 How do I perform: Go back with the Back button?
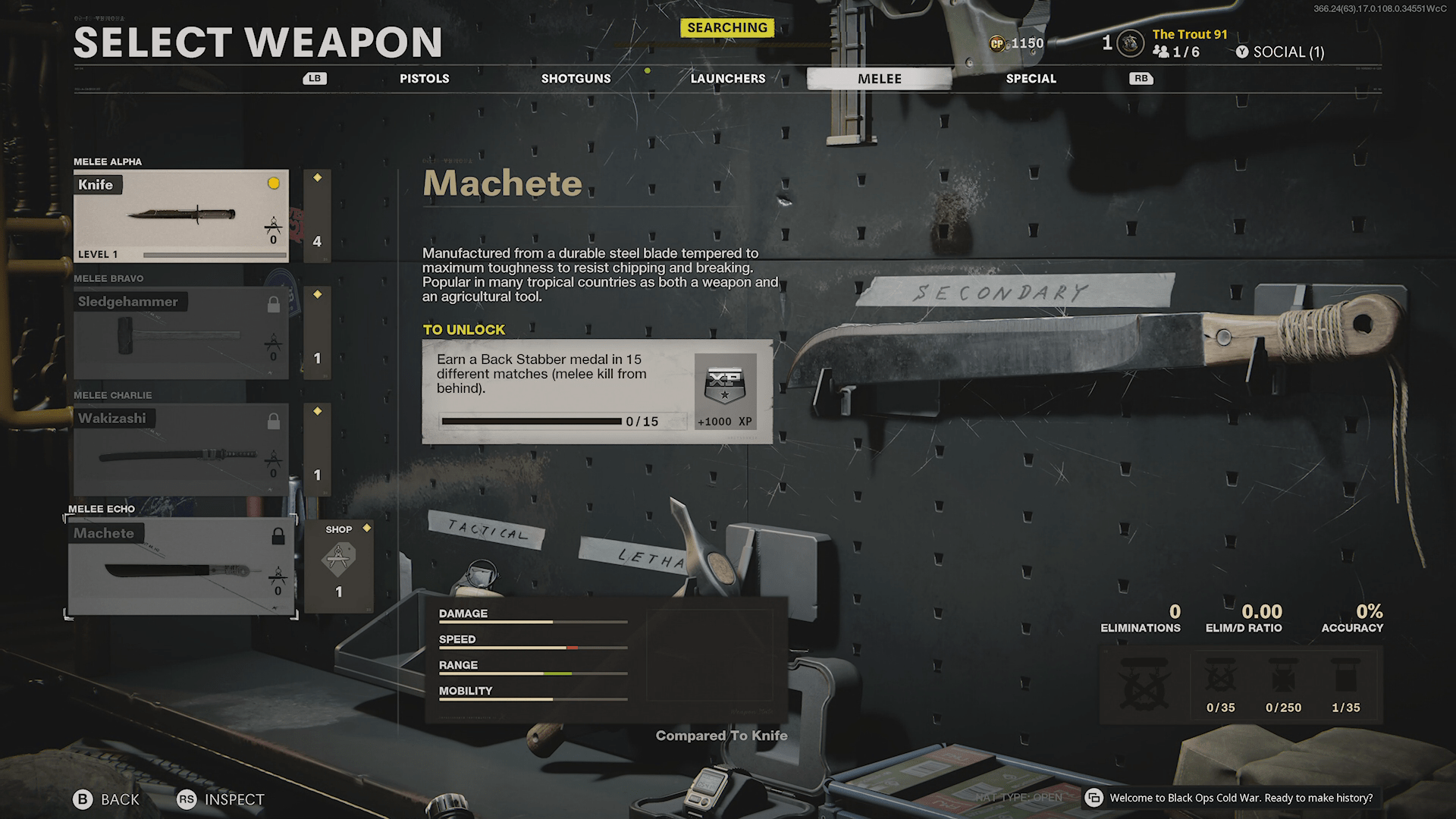[106, 799]
